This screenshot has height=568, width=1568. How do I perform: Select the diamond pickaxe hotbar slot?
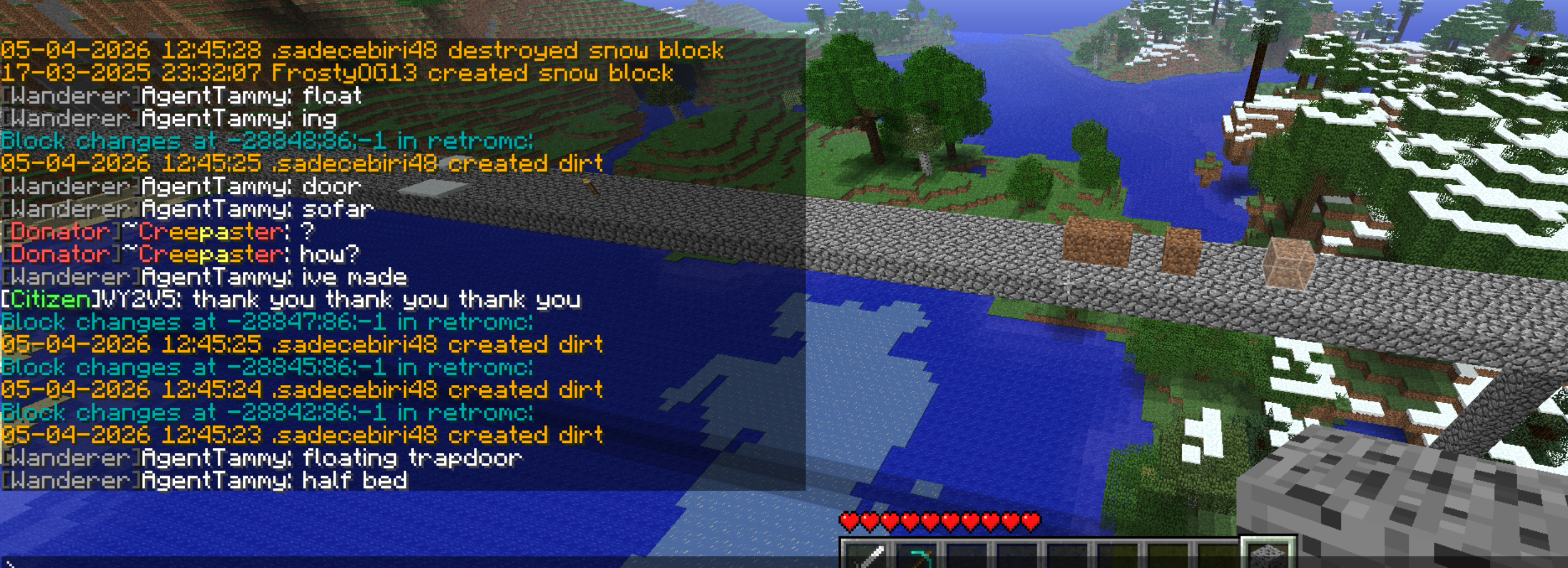tap(917, 556)
